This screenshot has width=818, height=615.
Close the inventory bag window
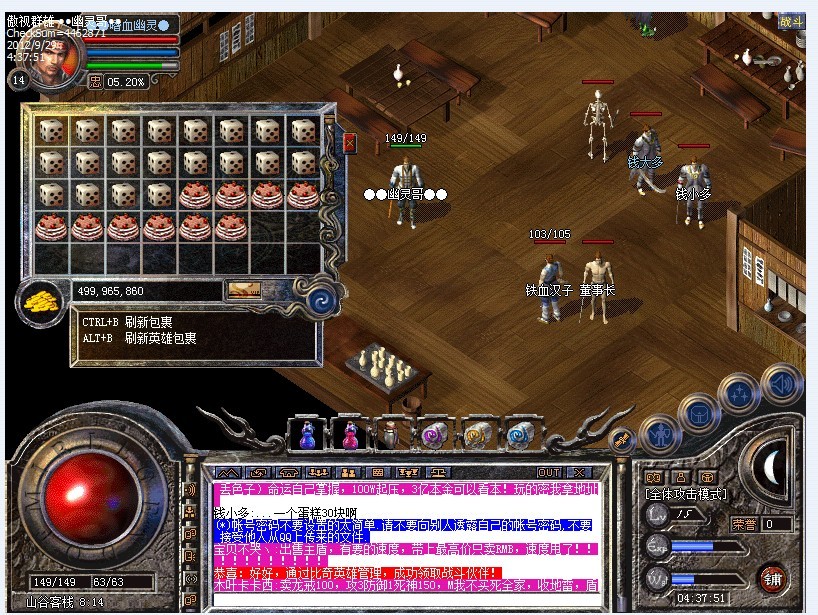[349, 143]
